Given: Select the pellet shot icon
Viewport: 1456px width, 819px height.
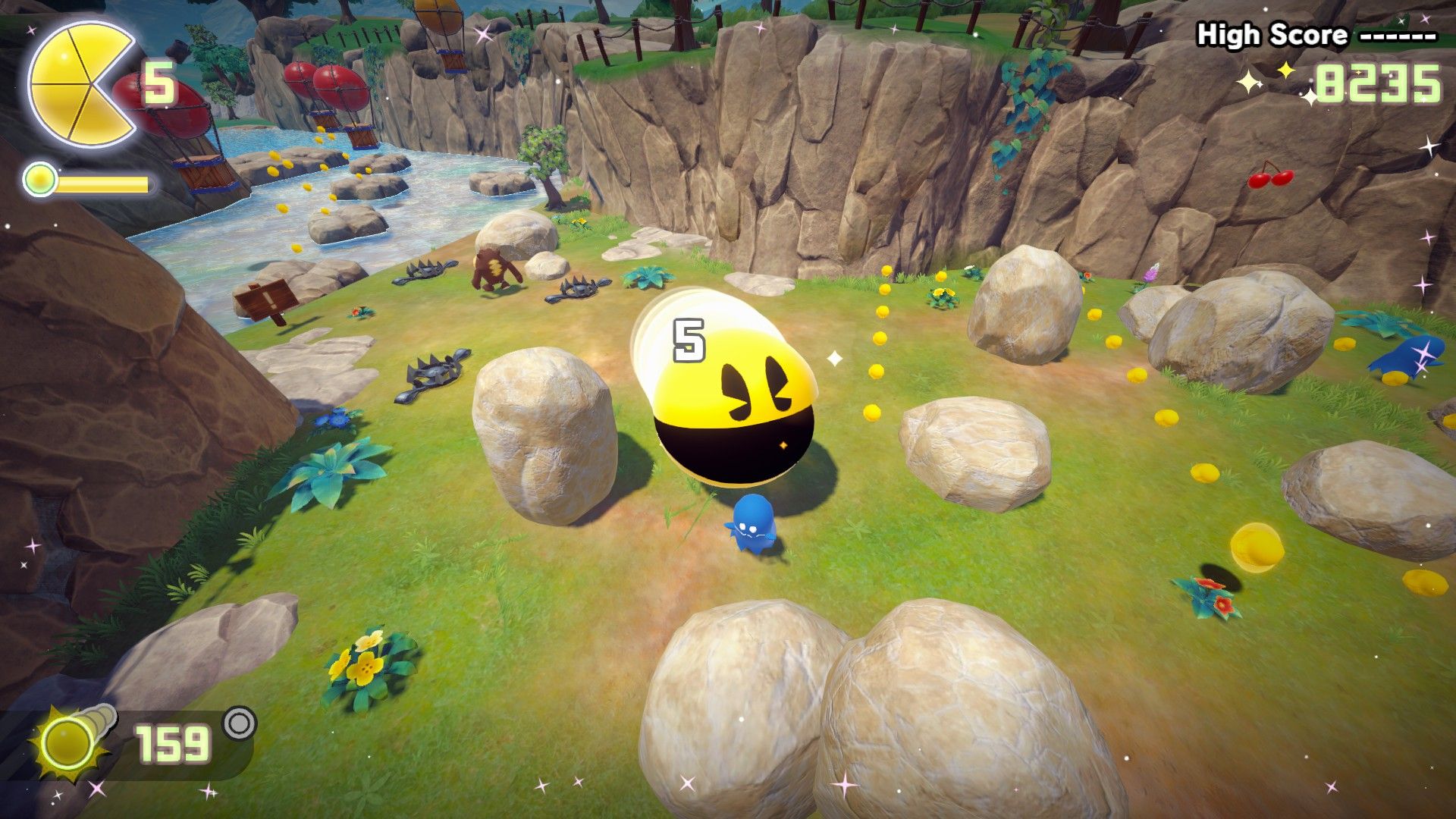Looking at the screenshot, I should coord(69,740).
